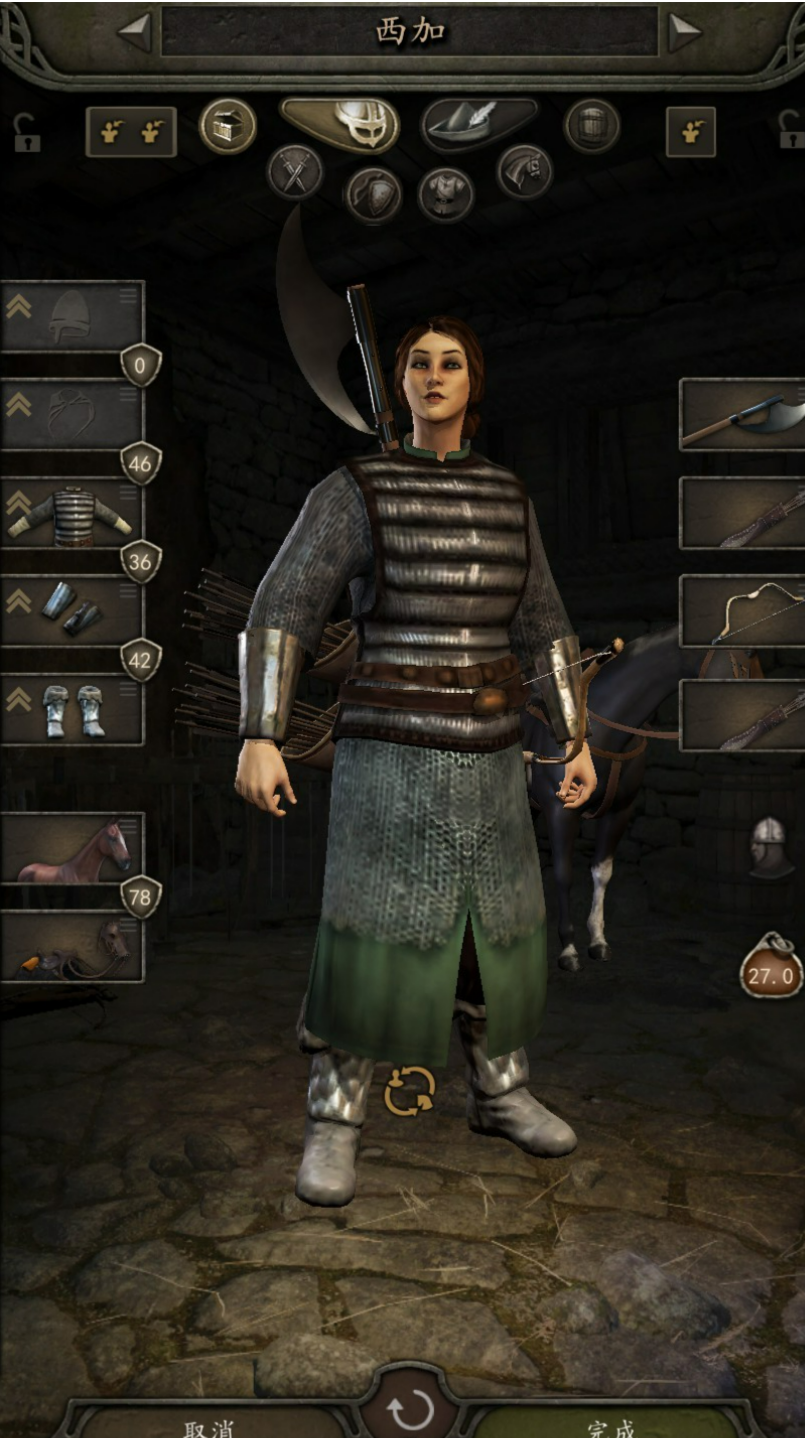The image size is (805, 1438).
Task: Click 取消 to cancel changes
Action: 210,1426
